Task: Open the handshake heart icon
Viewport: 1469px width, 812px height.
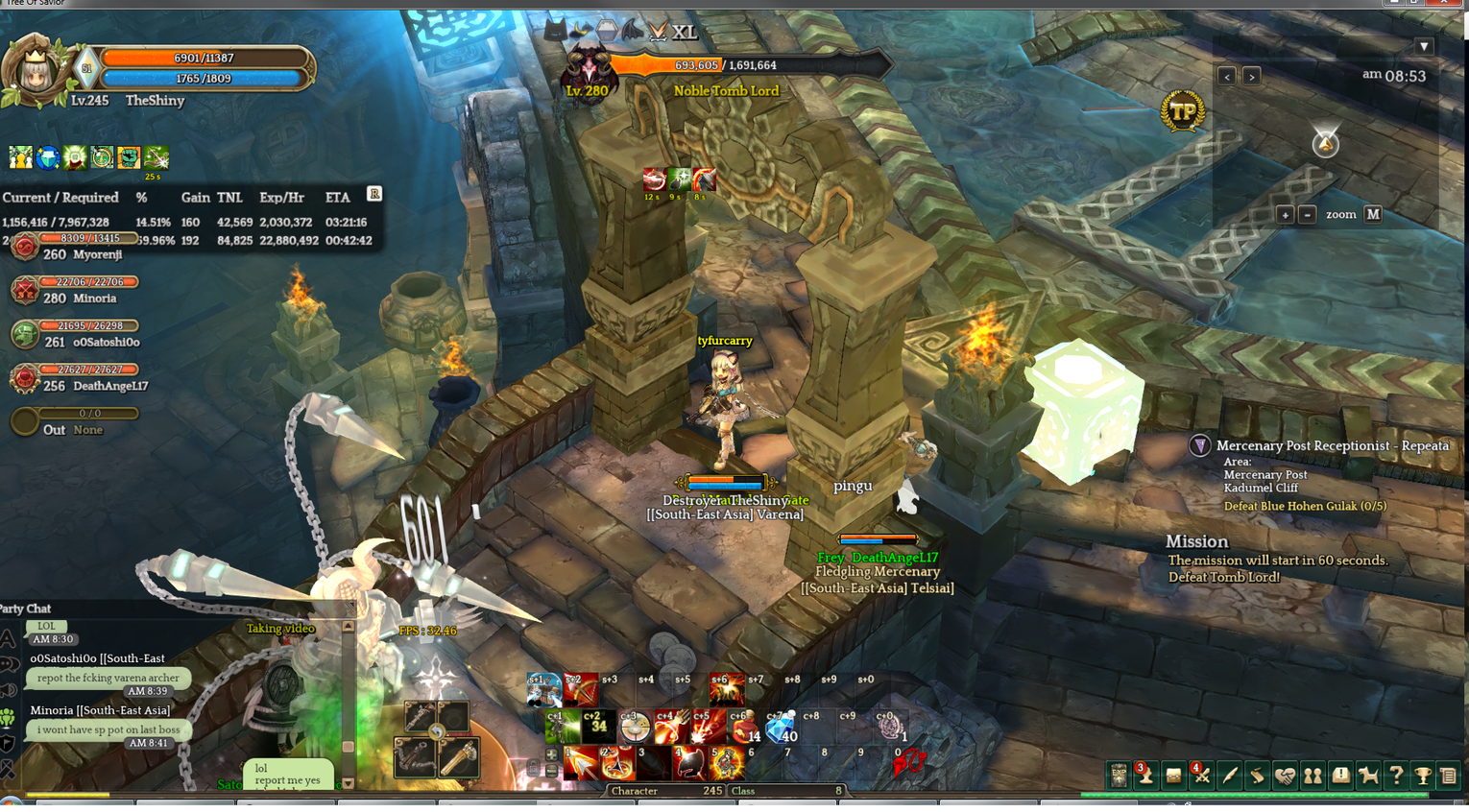Action: 1285,776
